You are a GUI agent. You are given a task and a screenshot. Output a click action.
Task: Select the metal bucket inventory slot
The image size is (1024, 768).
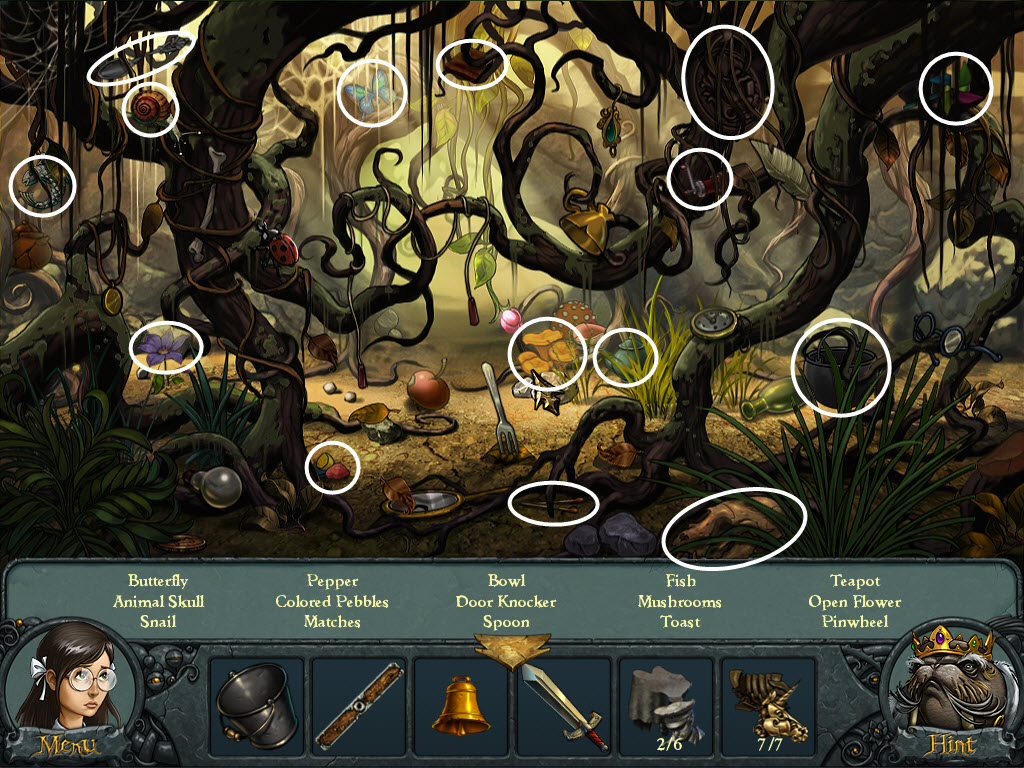click(x=257, y=706)
